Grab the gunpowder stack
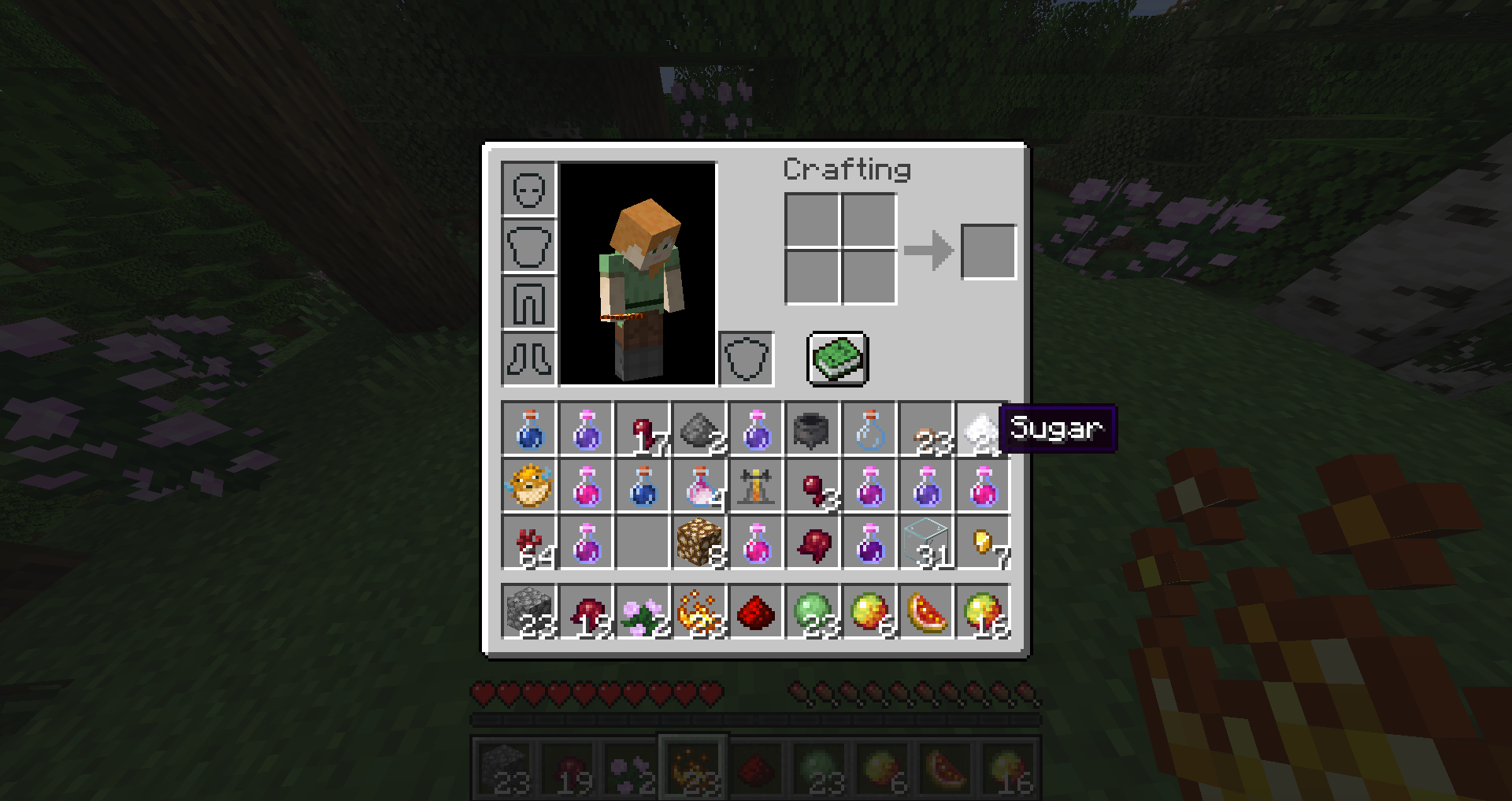Viewport: 1512px width, 801px height. 699,430
